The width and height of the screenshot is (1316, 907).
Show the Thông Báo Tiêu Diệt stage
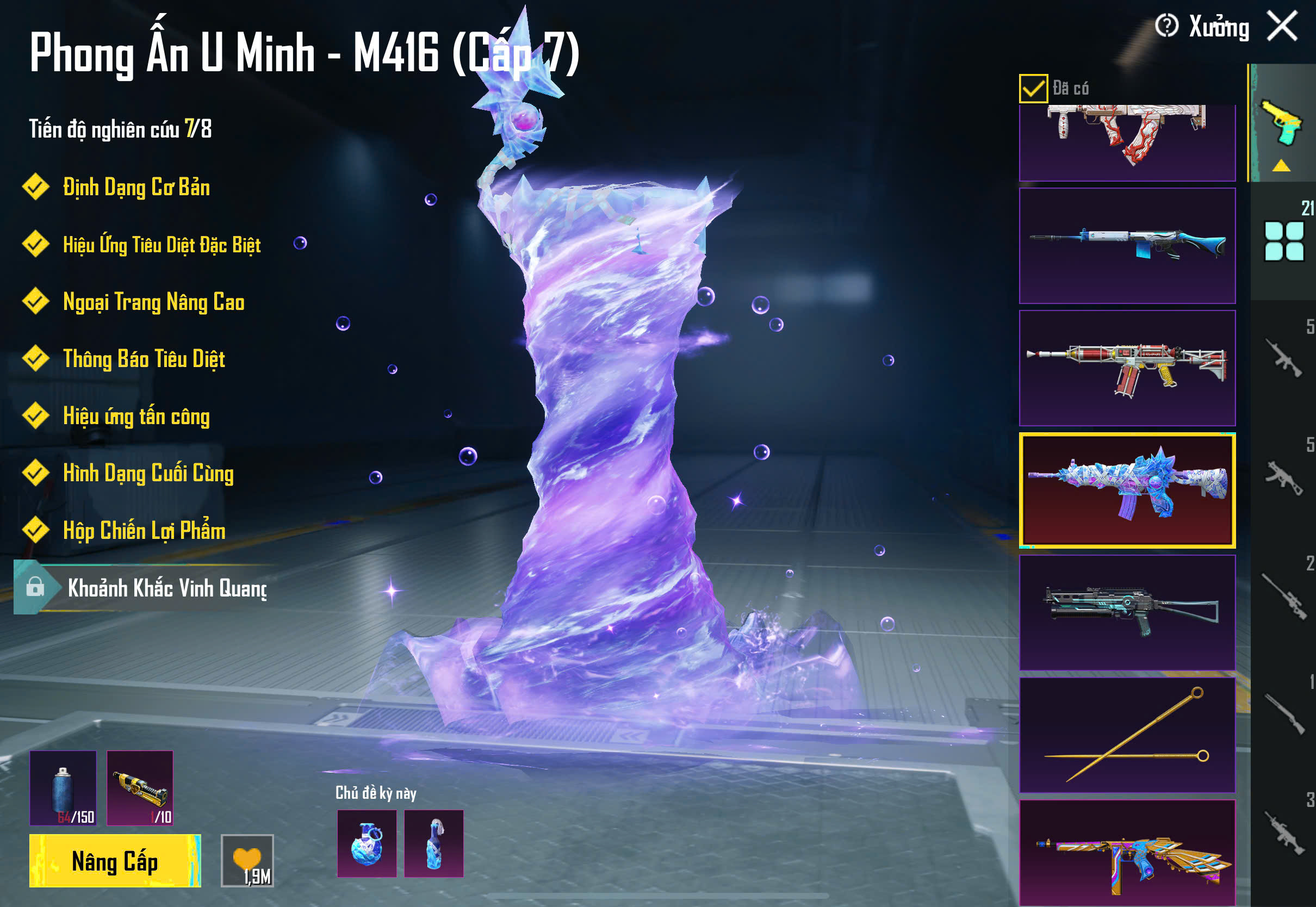143,359
